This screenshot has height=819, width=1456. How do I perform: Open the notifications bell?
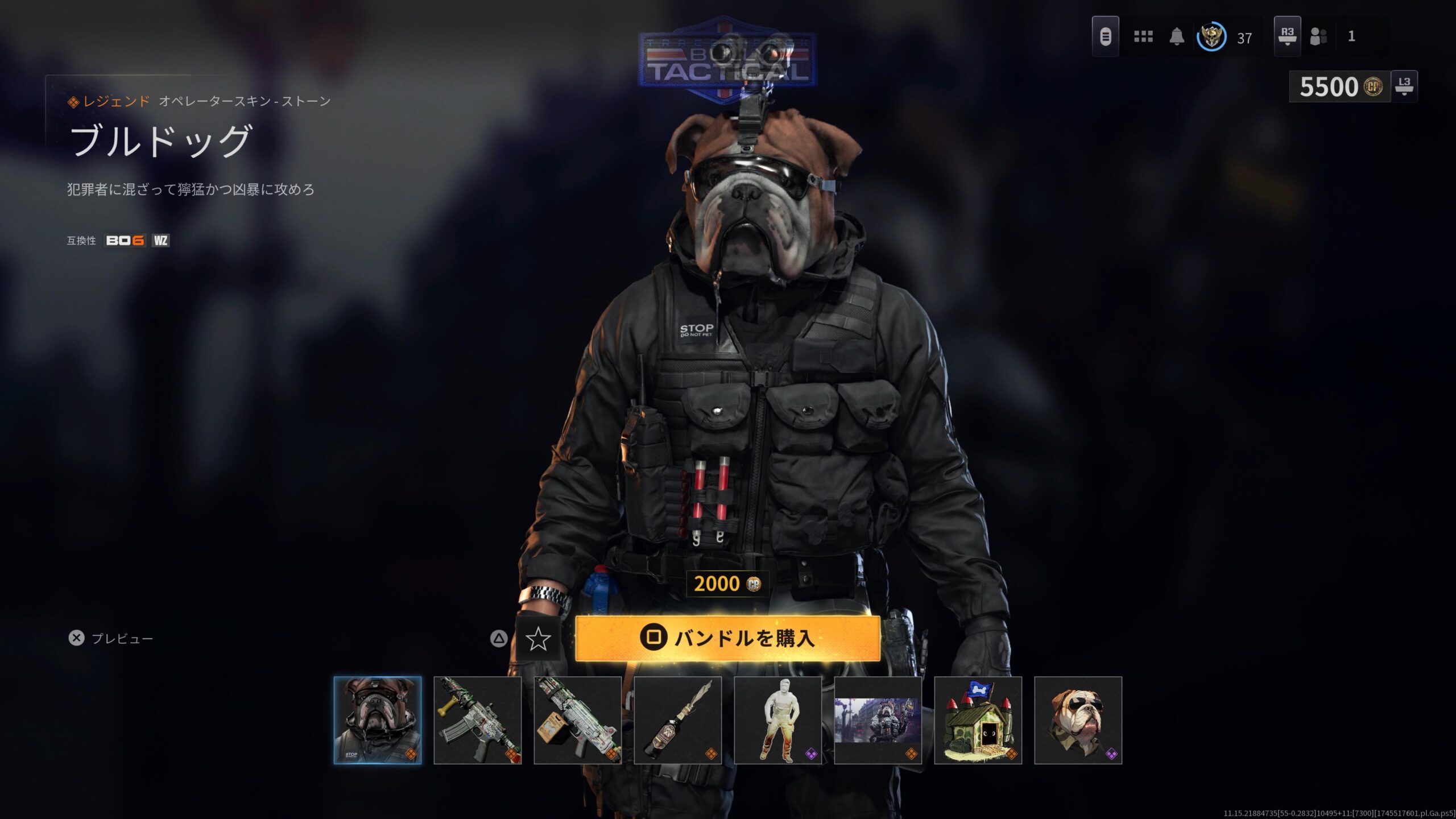click(1177, 37)
